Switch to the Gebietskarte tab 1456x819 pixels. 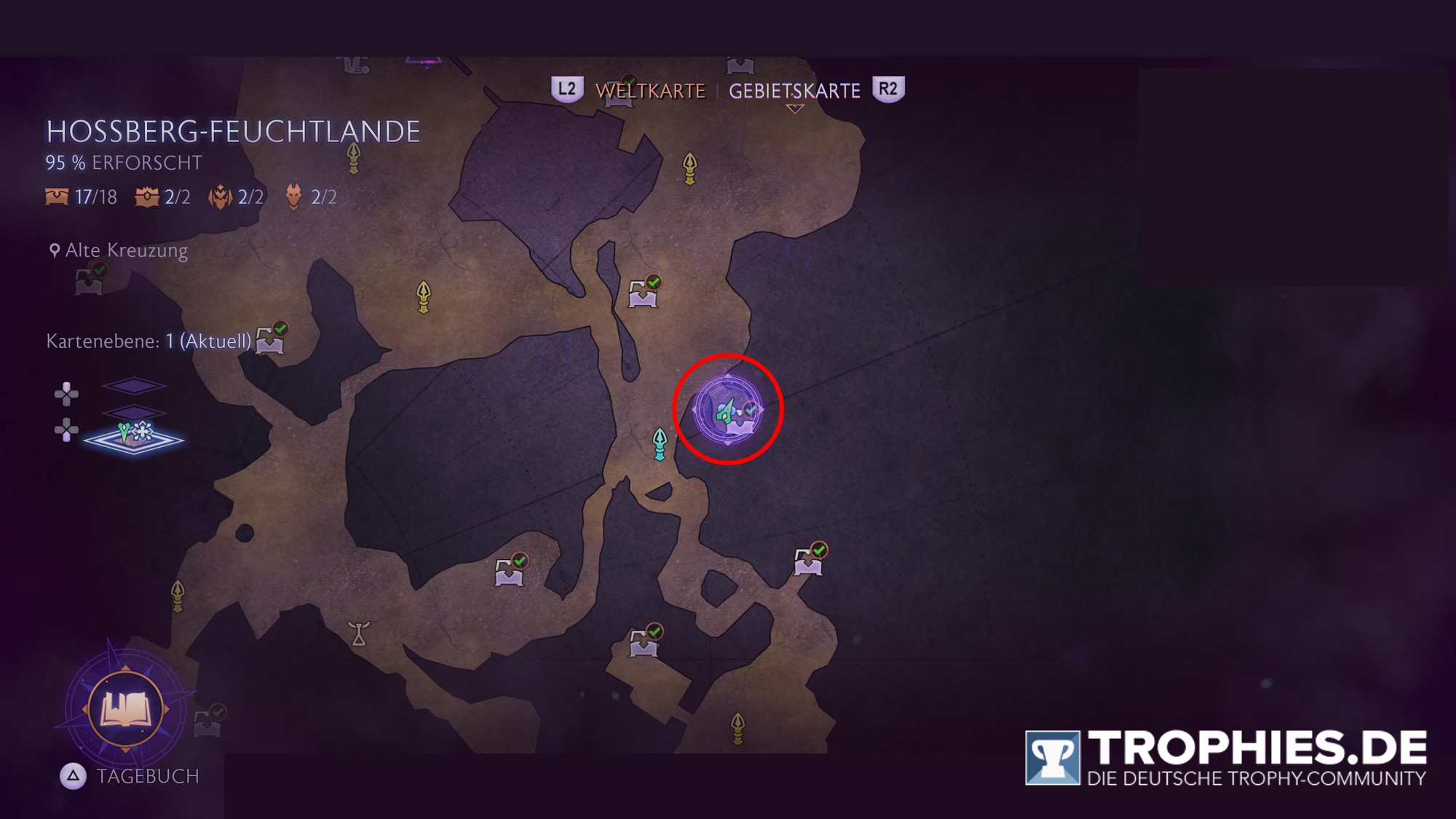[x=794, y=91]
